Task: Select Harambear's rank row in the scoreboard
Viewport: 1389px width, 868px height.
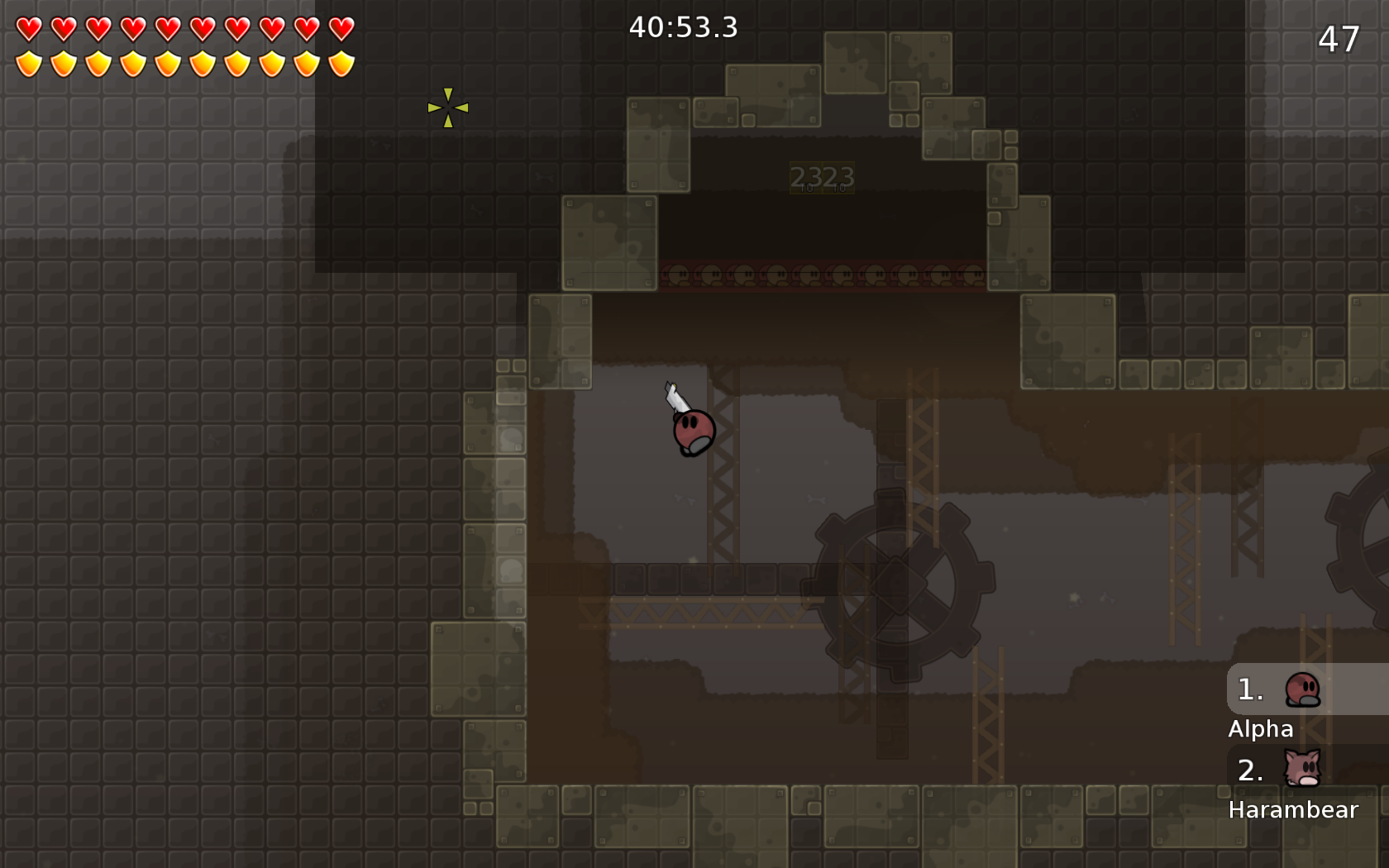Action: coord(1306,770)
